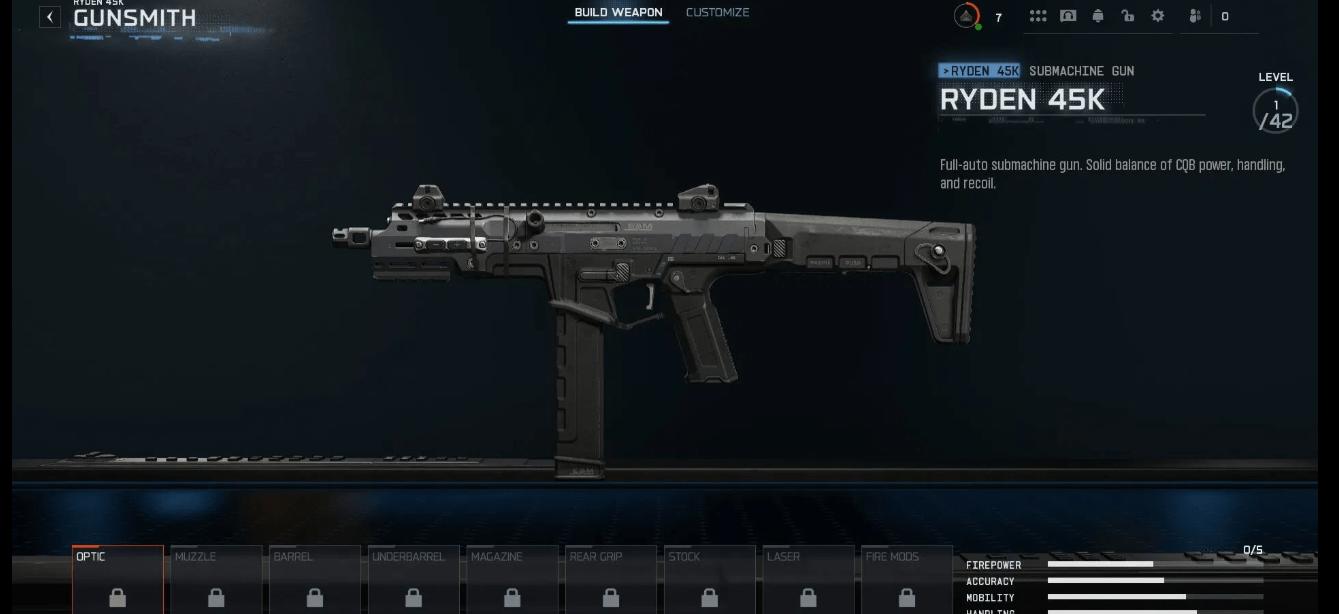
Task: Open the Fire Mods attachment slot
Action: pyautogui.click(x=906, y=580)
